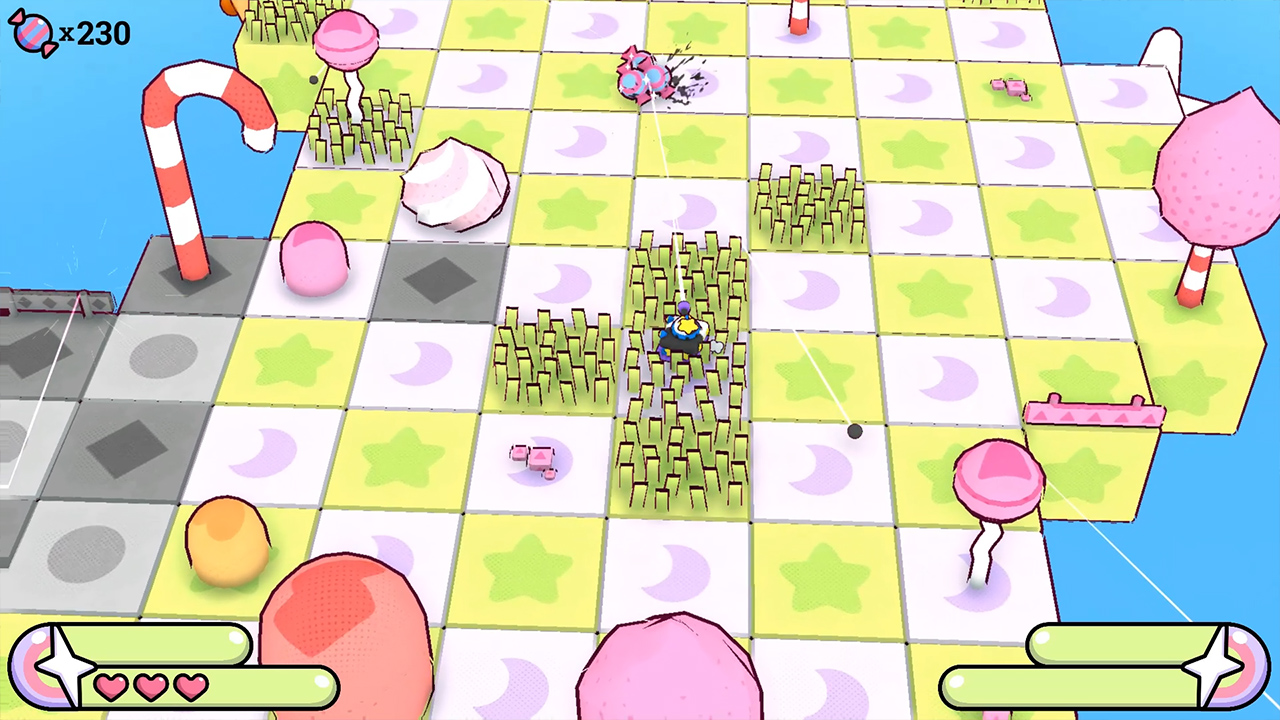The height and width of the screenshot is (720, 1280).
Task: Click the black bomb pellet on the tiles
Action: [855, 430]
